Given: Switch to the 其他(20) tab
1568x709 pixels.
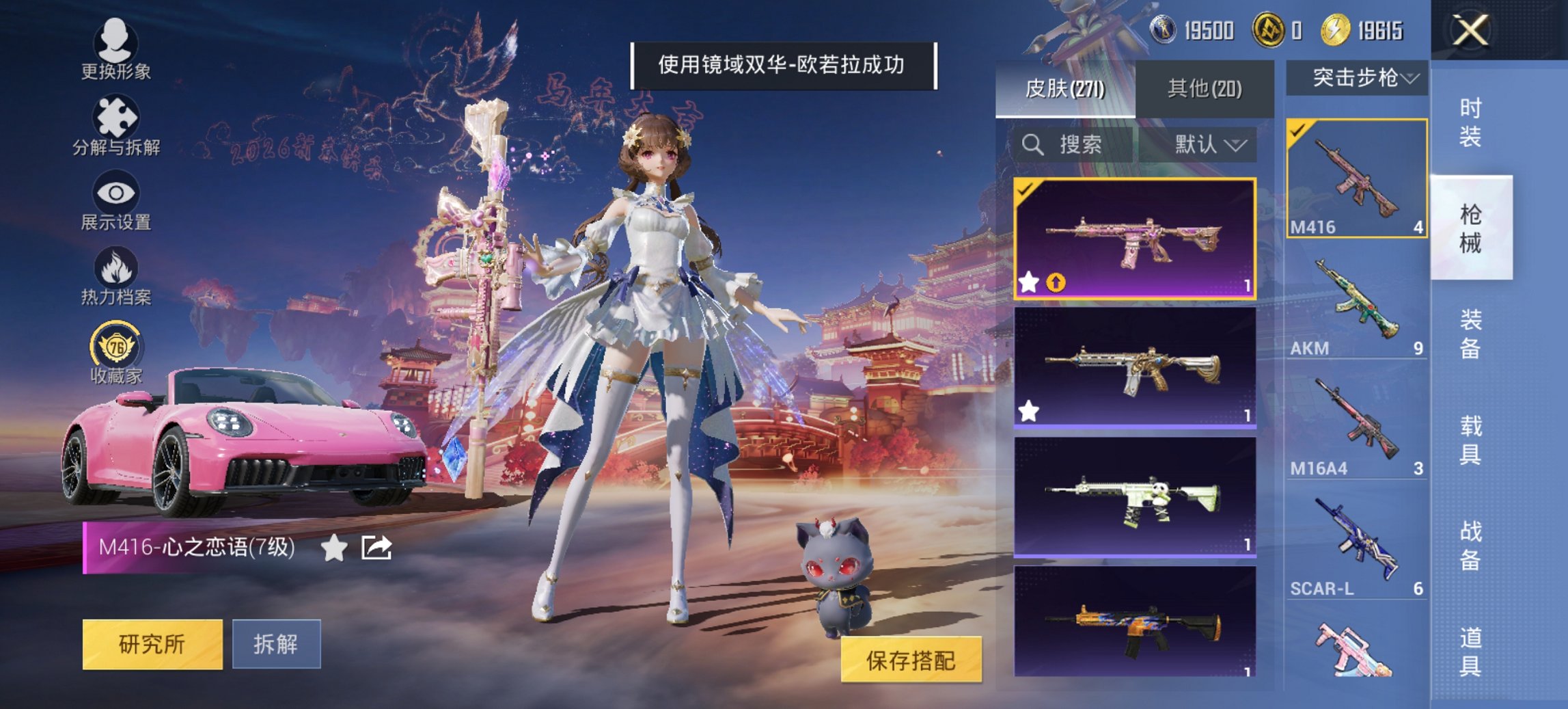Looking at the screenshot, I should click(x=1206, y=88).
